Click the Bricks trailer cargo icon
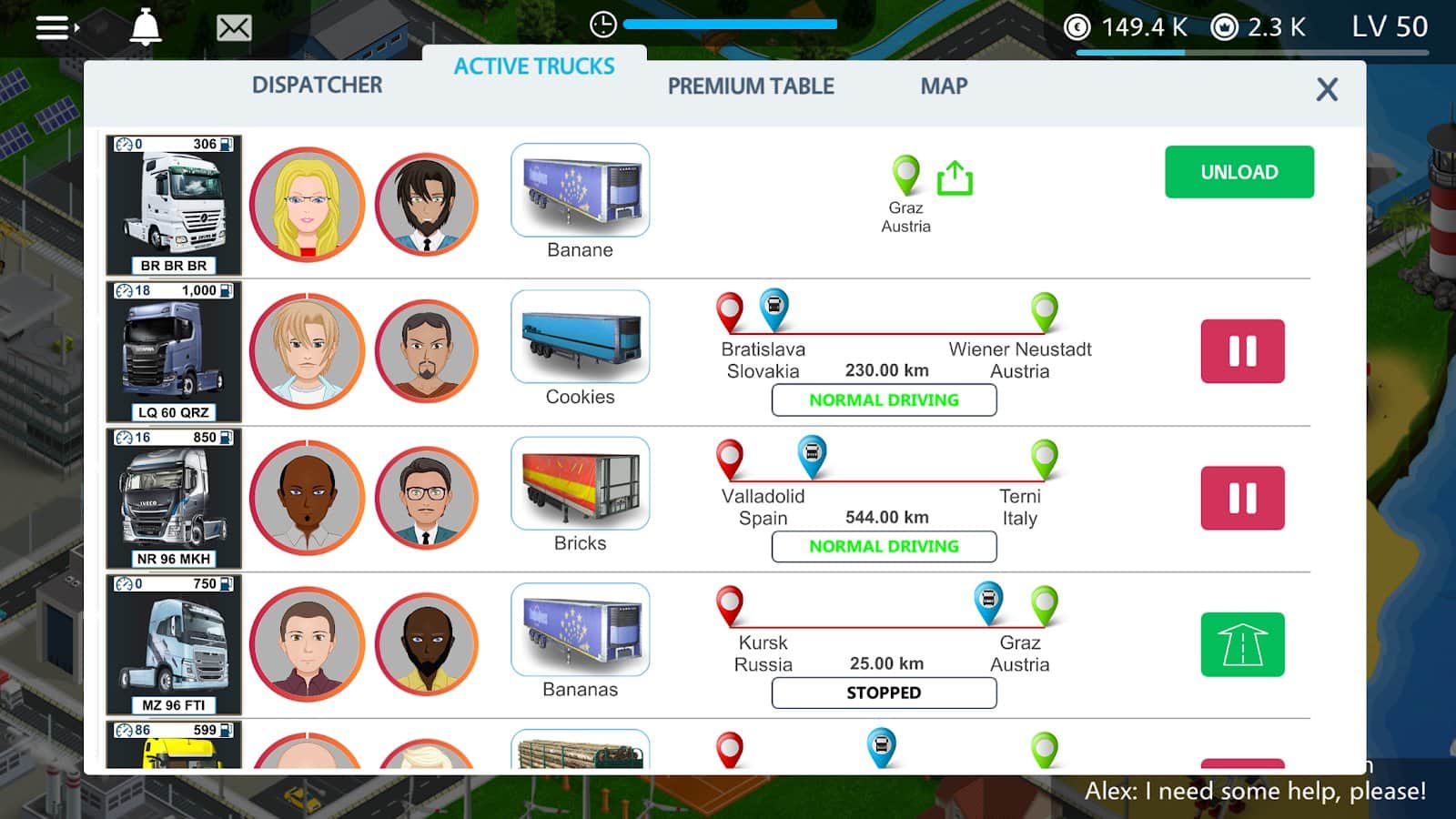Screen dimensions: 1456x819 point(581,483)
